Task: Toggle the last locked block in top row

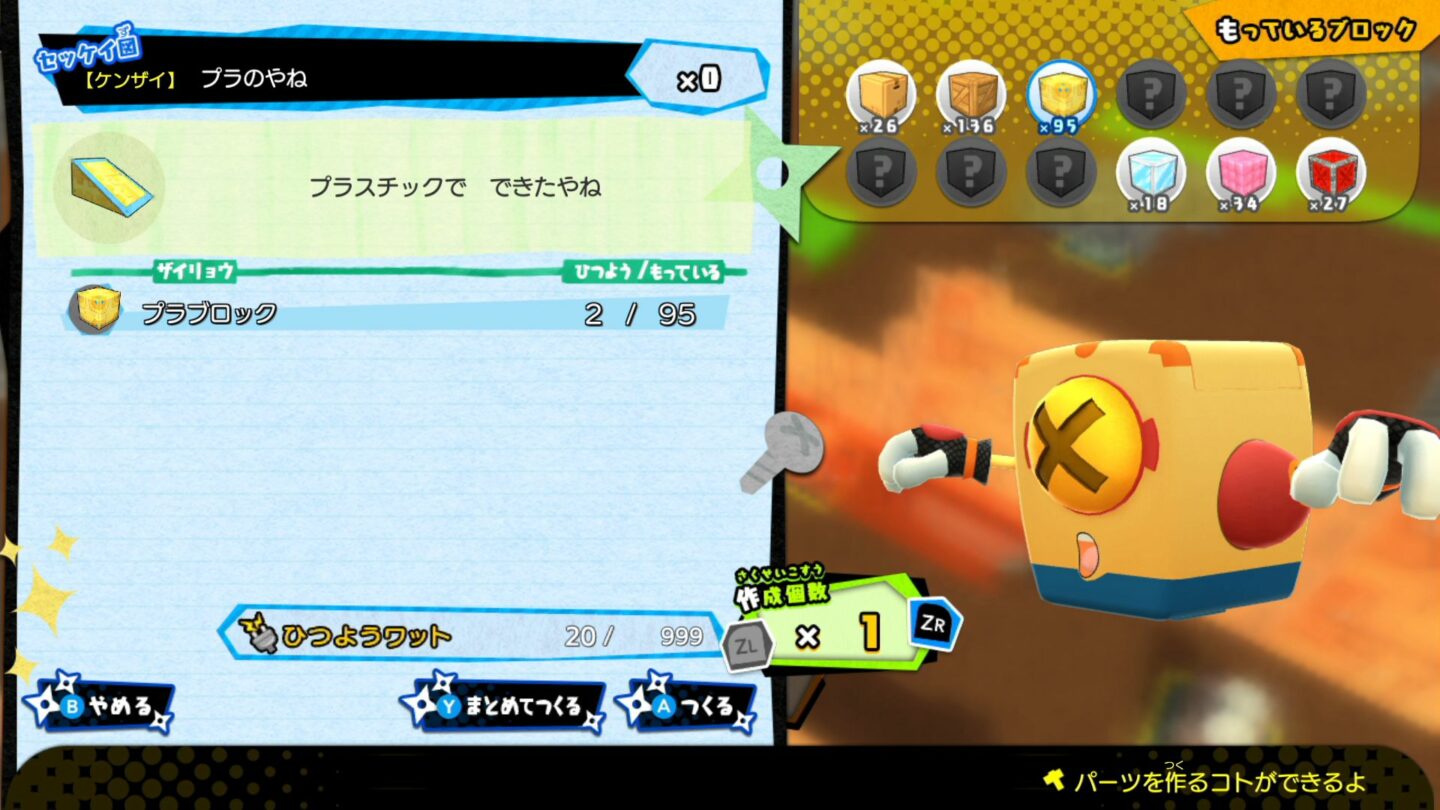Action: (1330, 92)
